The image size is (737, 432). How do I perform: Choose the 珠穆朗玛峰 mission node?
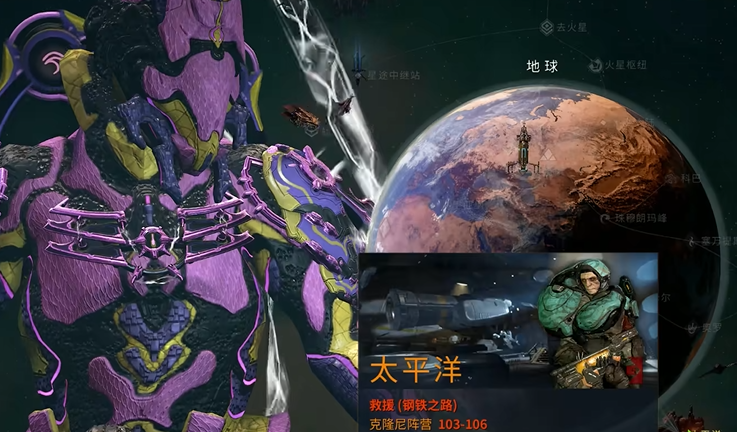click(x=605, y=216)
